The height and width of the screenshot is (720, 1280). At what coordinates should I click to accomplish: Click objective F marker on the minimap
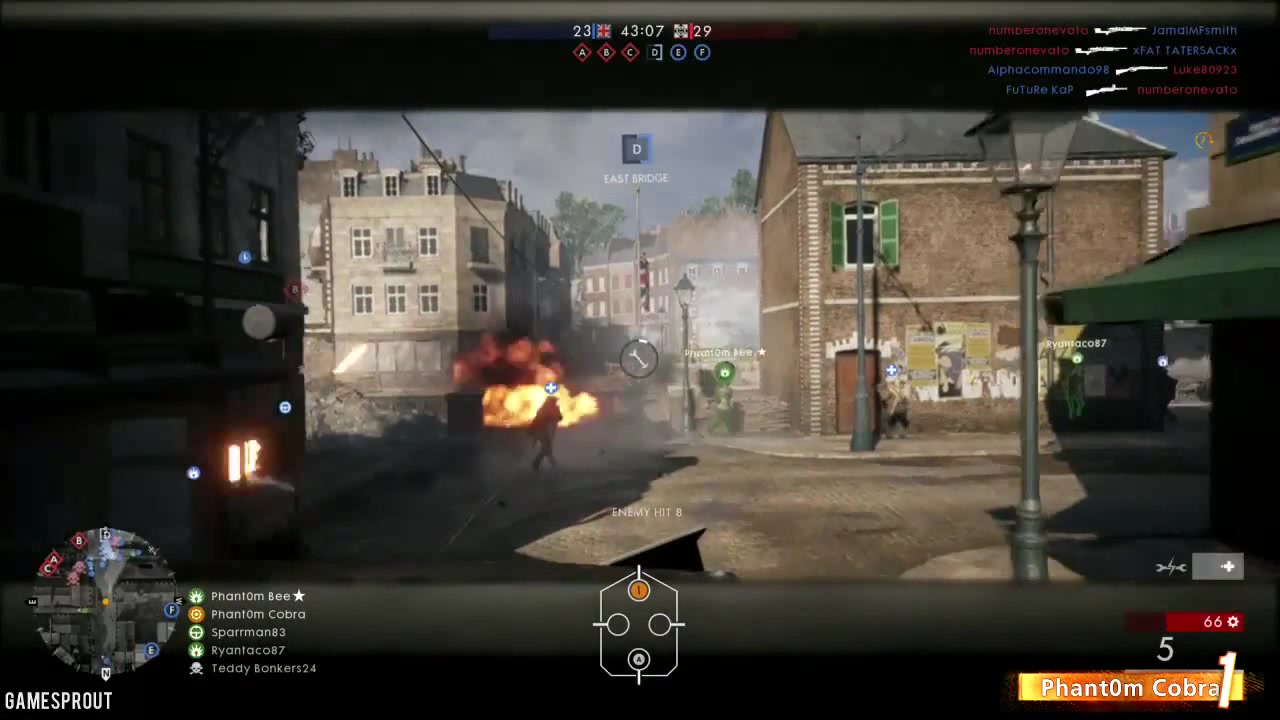[172, 610]
